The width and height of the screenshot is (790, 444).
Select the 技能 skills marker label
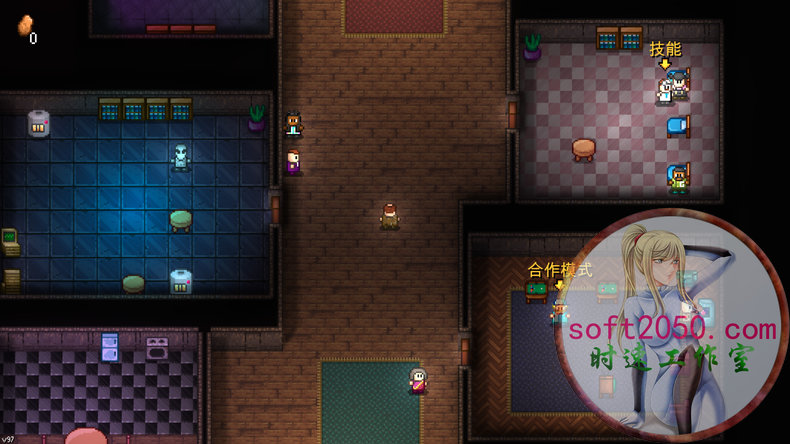[x=665, y=49]
